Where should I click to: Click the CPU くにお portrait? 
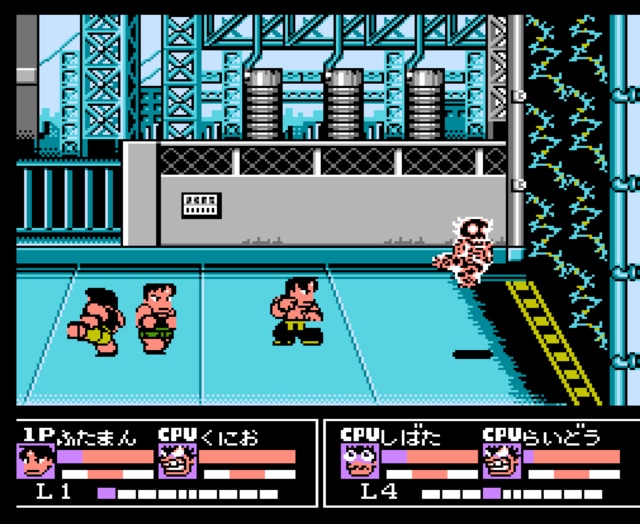click(x=176, y=461)
